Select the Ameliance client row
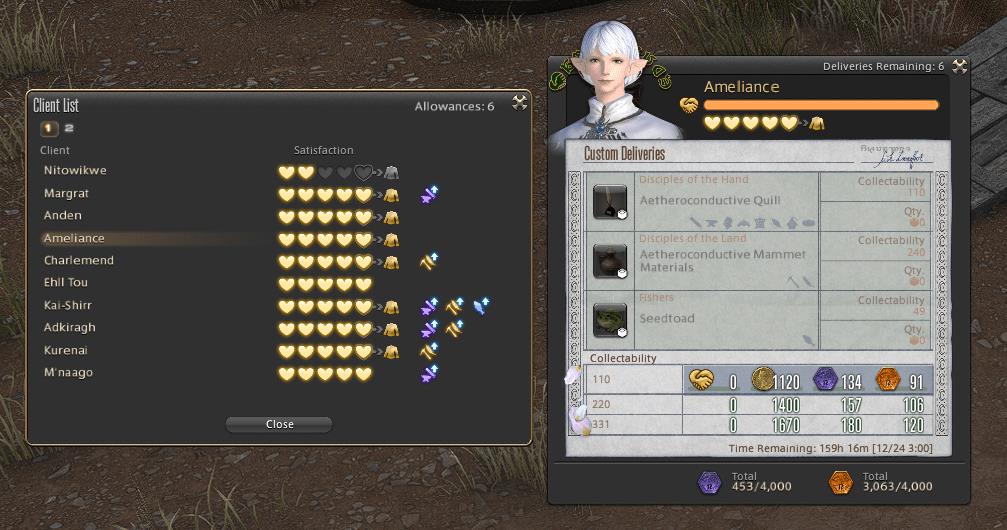The width and height of the screenshot is (1007, 530). pyautogui.click(x=74, y=239)
